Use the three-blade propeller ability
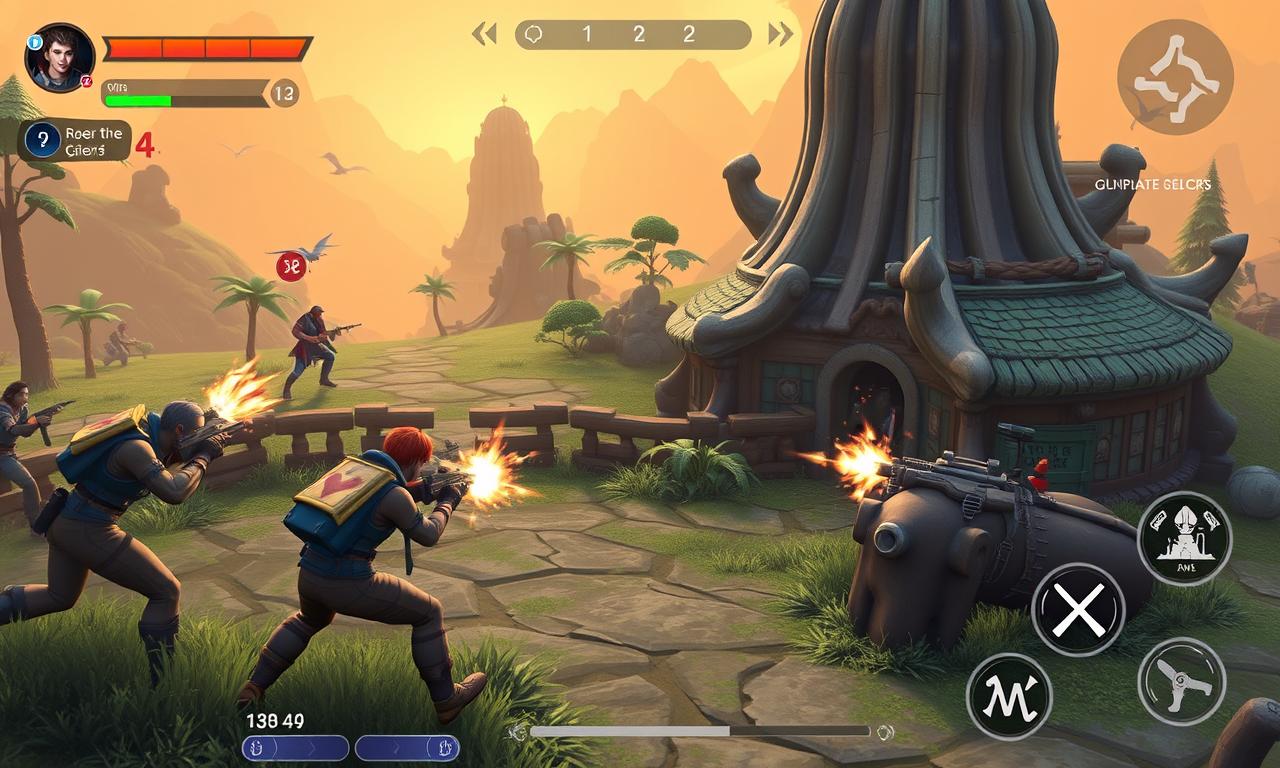Screen dimensions: 1280x768 (1182, 681)
